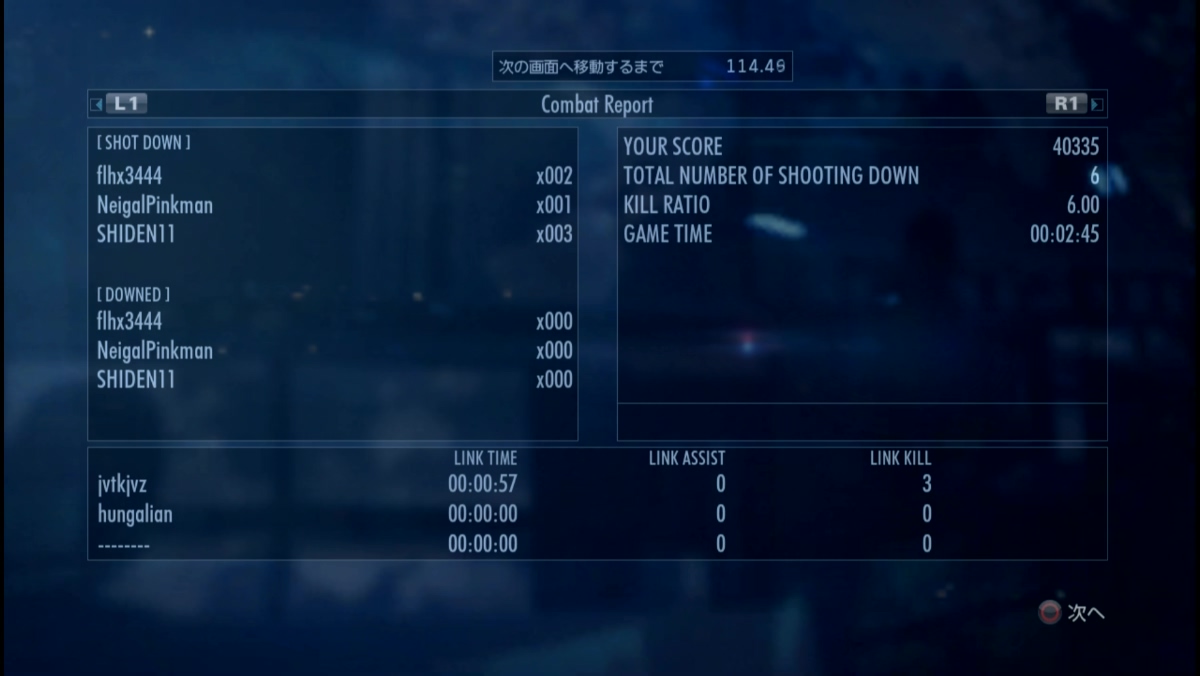Select SHIDEN11 in the DOWNED list
Image resolution: width=1200 pixels, height=676 pixels.
[x=136, y=380]
